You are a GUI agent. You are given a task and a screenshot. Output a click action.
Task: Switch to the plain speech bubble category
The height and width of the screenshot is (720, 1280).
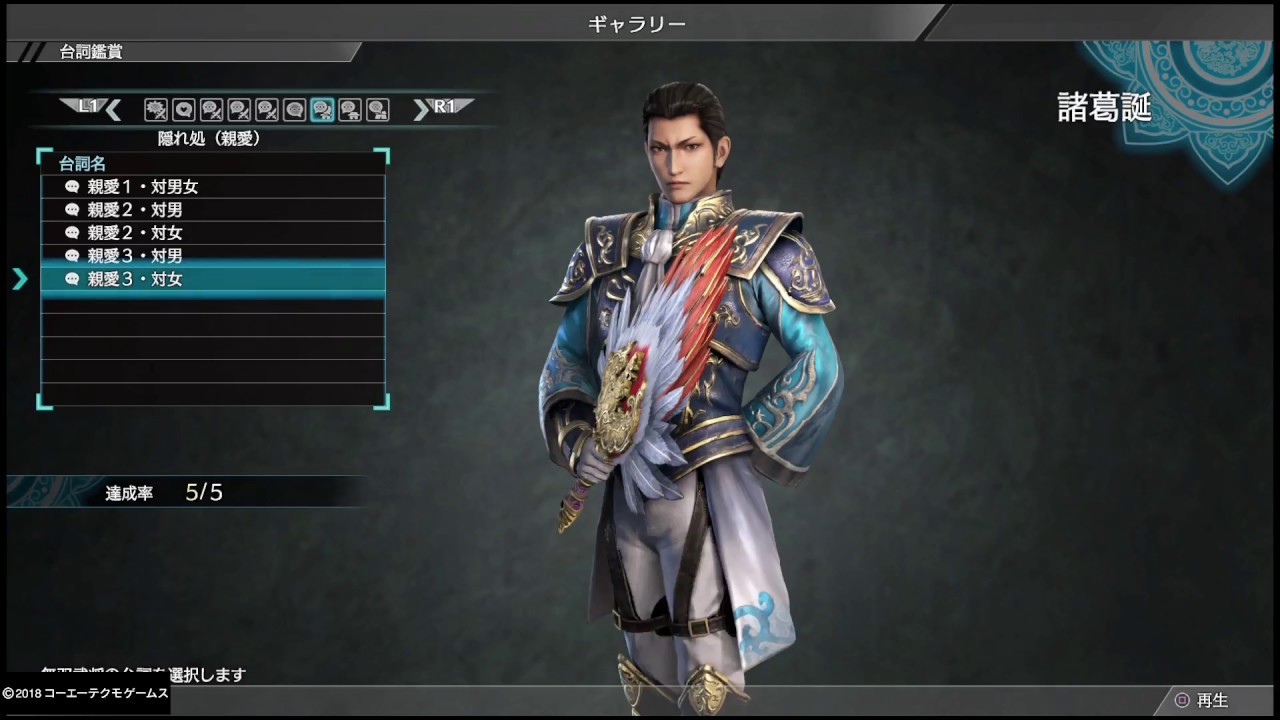[294, 109]
